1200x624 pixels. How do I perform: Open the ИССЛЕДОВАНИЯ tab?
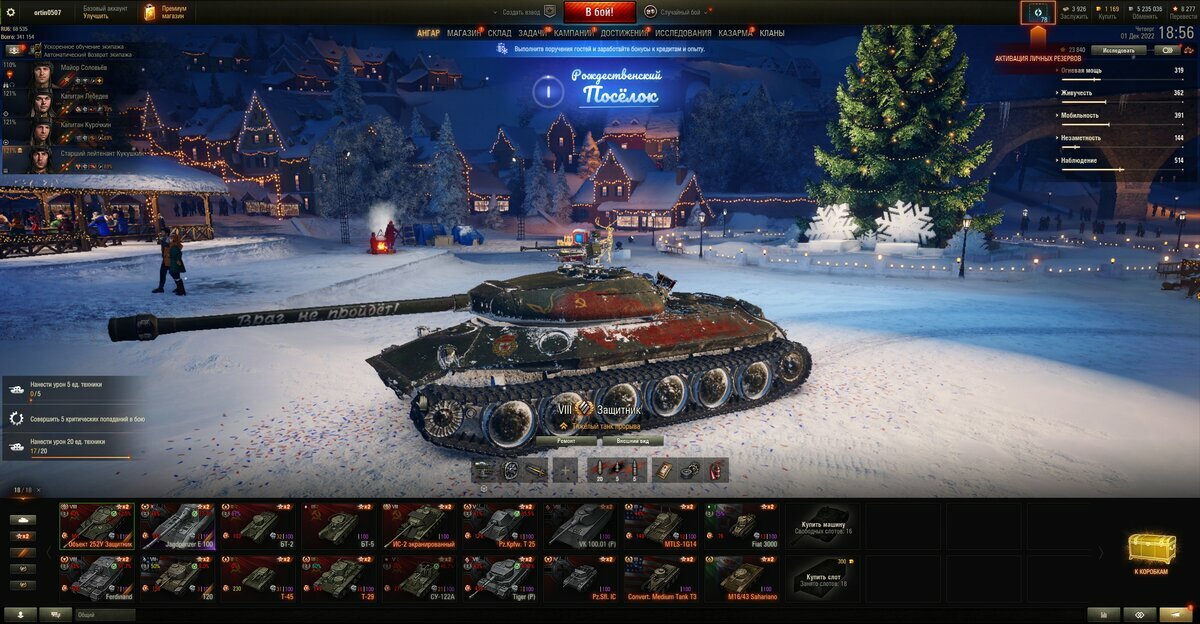point(683,33)
